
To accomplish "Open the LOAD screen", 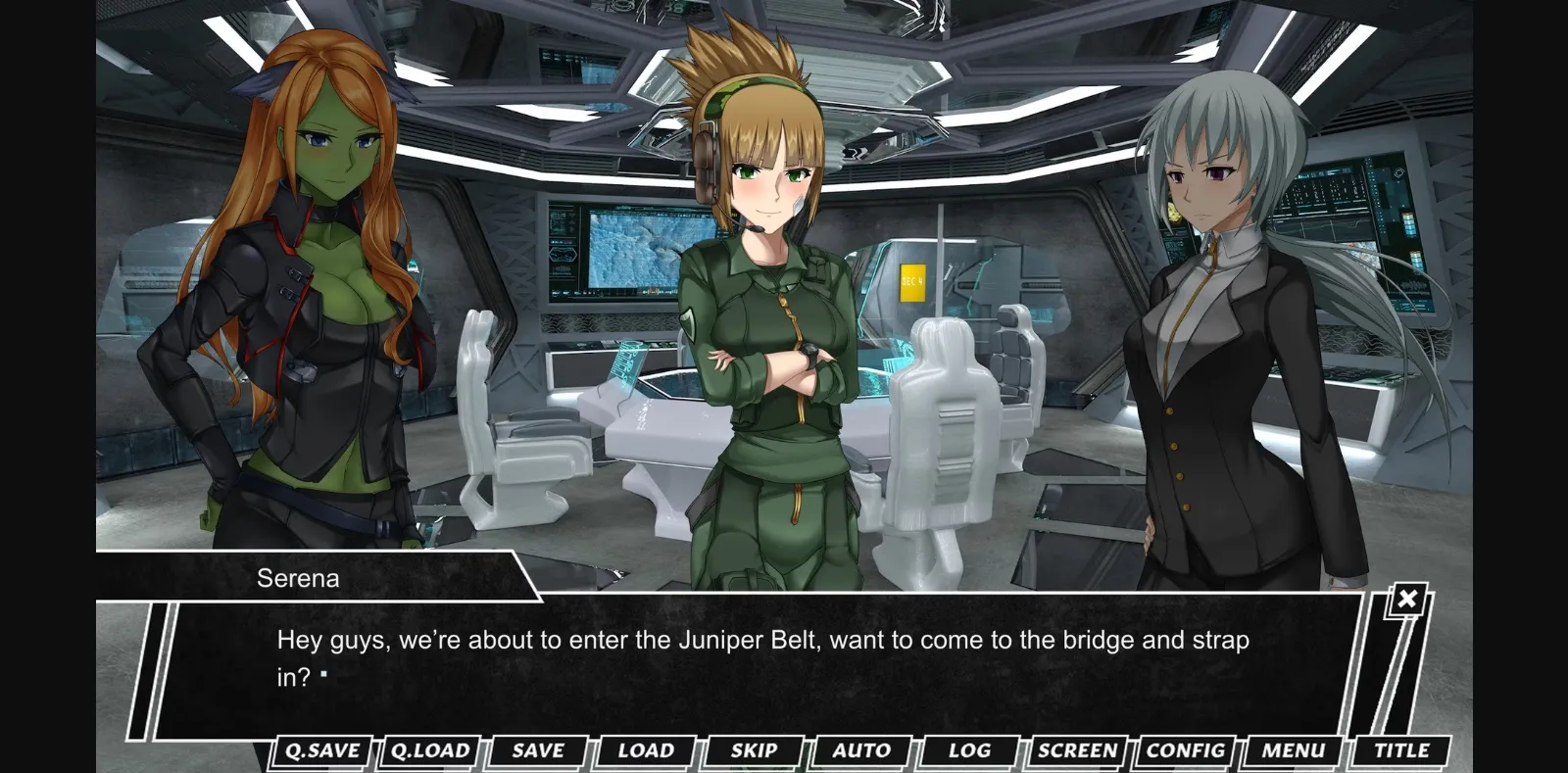I will click(644, 750).
